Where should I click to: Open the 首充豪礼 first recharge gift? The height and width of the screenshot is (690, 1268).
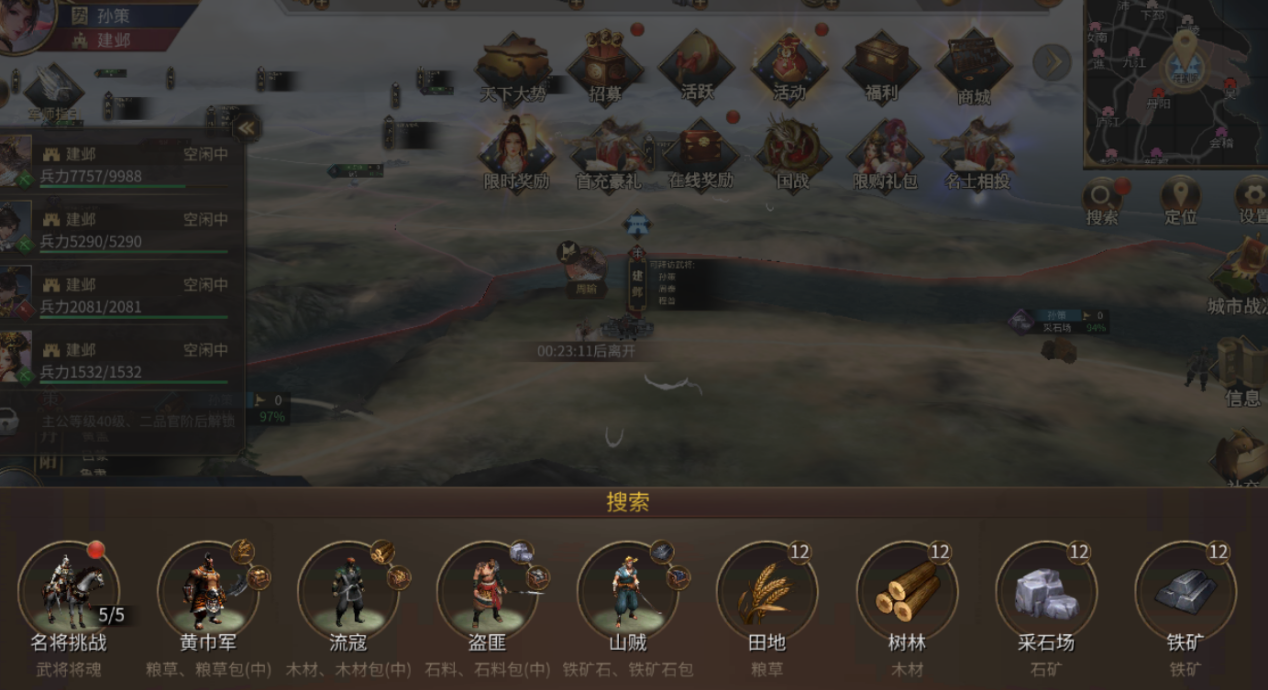[x=608, y=154]
